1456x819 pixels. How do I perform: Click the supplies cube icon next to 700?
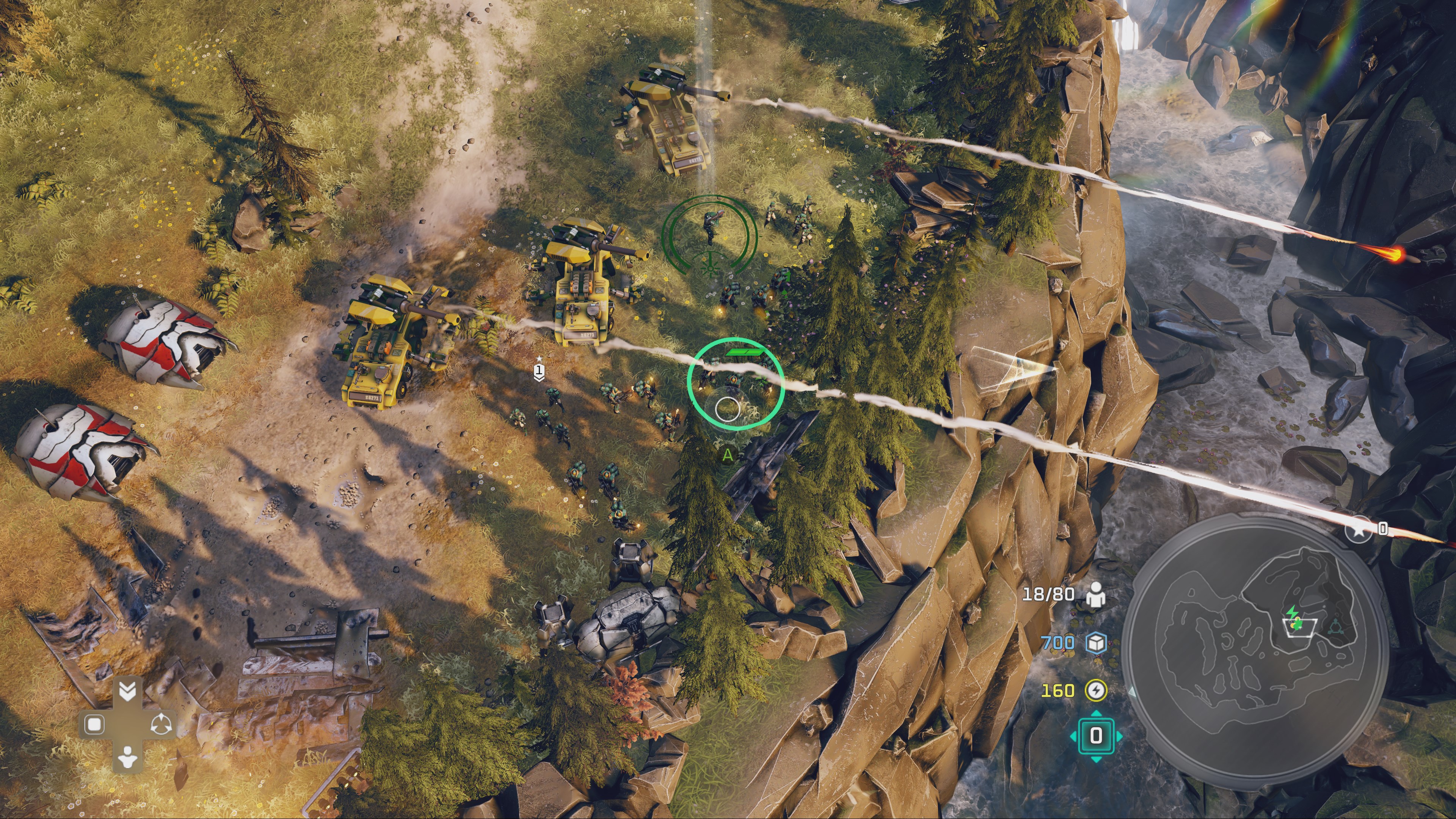coord(1097,643)
